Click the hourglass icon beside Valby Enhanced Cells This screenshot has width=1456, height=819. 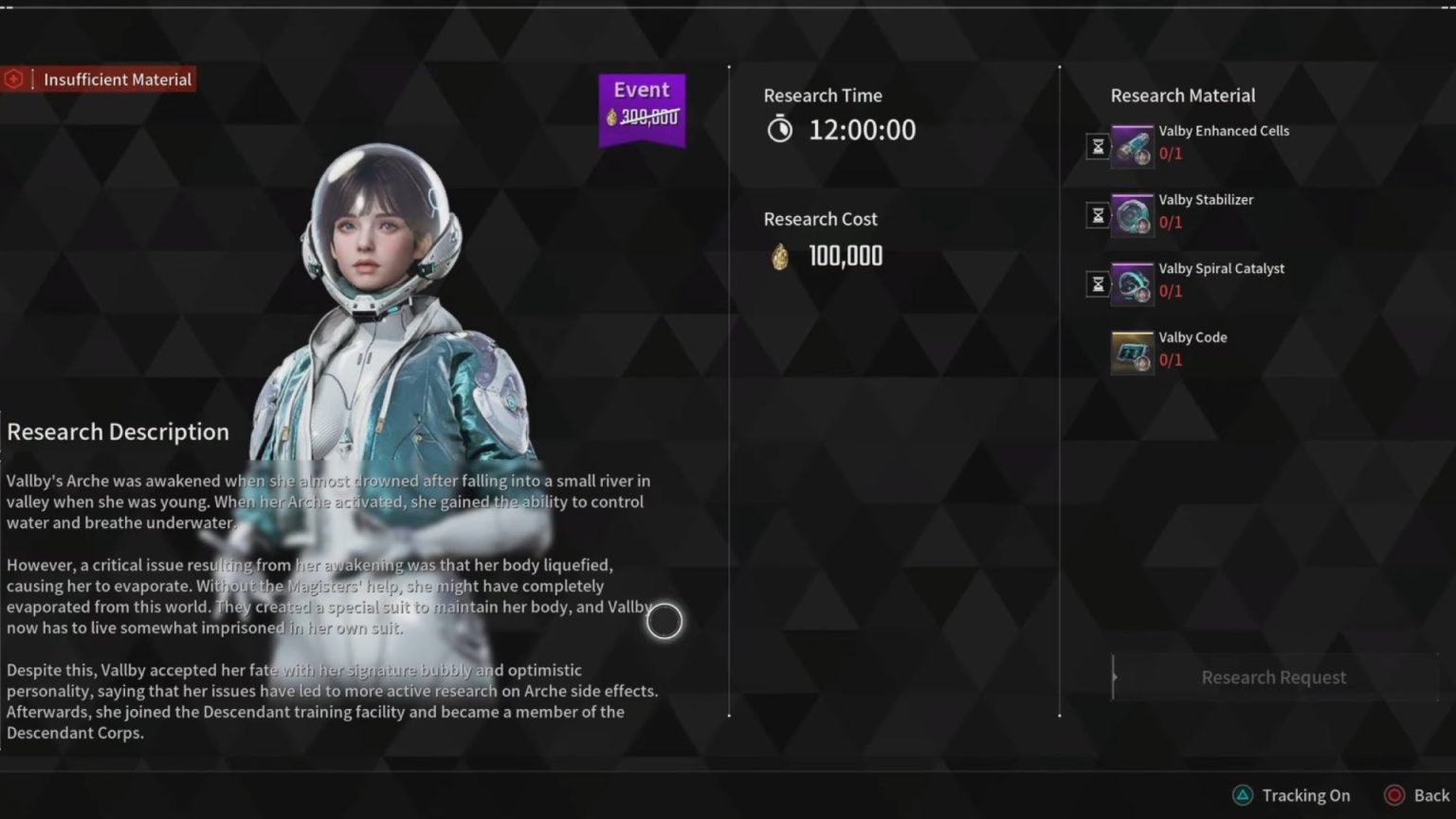tap(1097, 147)
